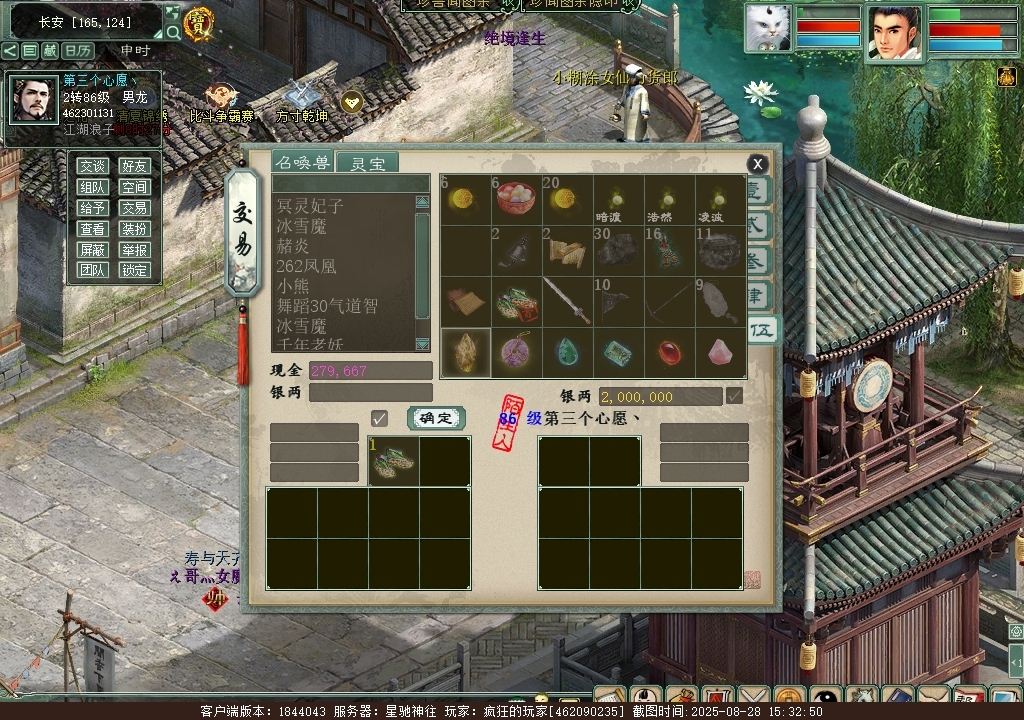Toggle the checkbox beside the 确定 button
The image size is (1024, 720).
tap(379, 418)
